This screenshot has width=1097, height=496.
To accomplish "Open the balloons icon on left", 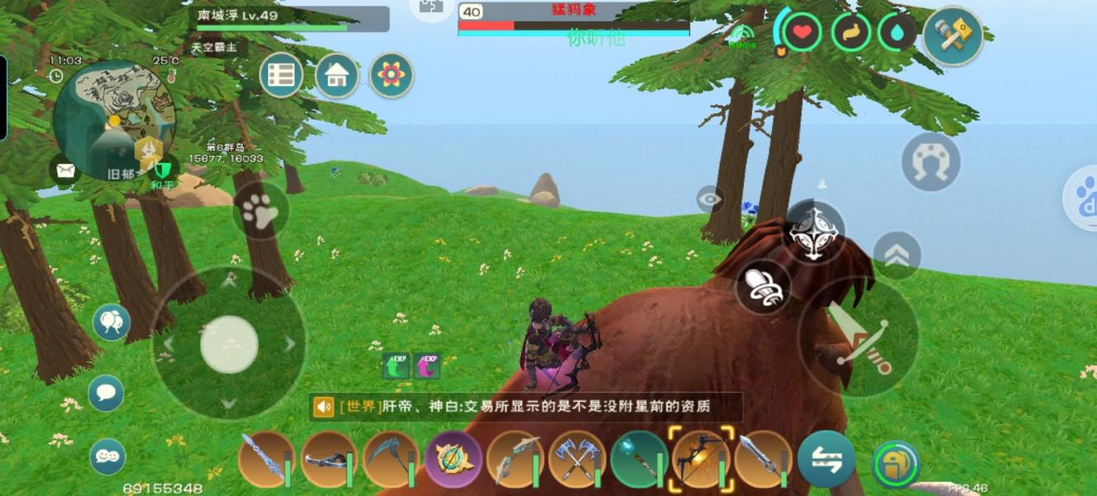I will tap(111, 322).
